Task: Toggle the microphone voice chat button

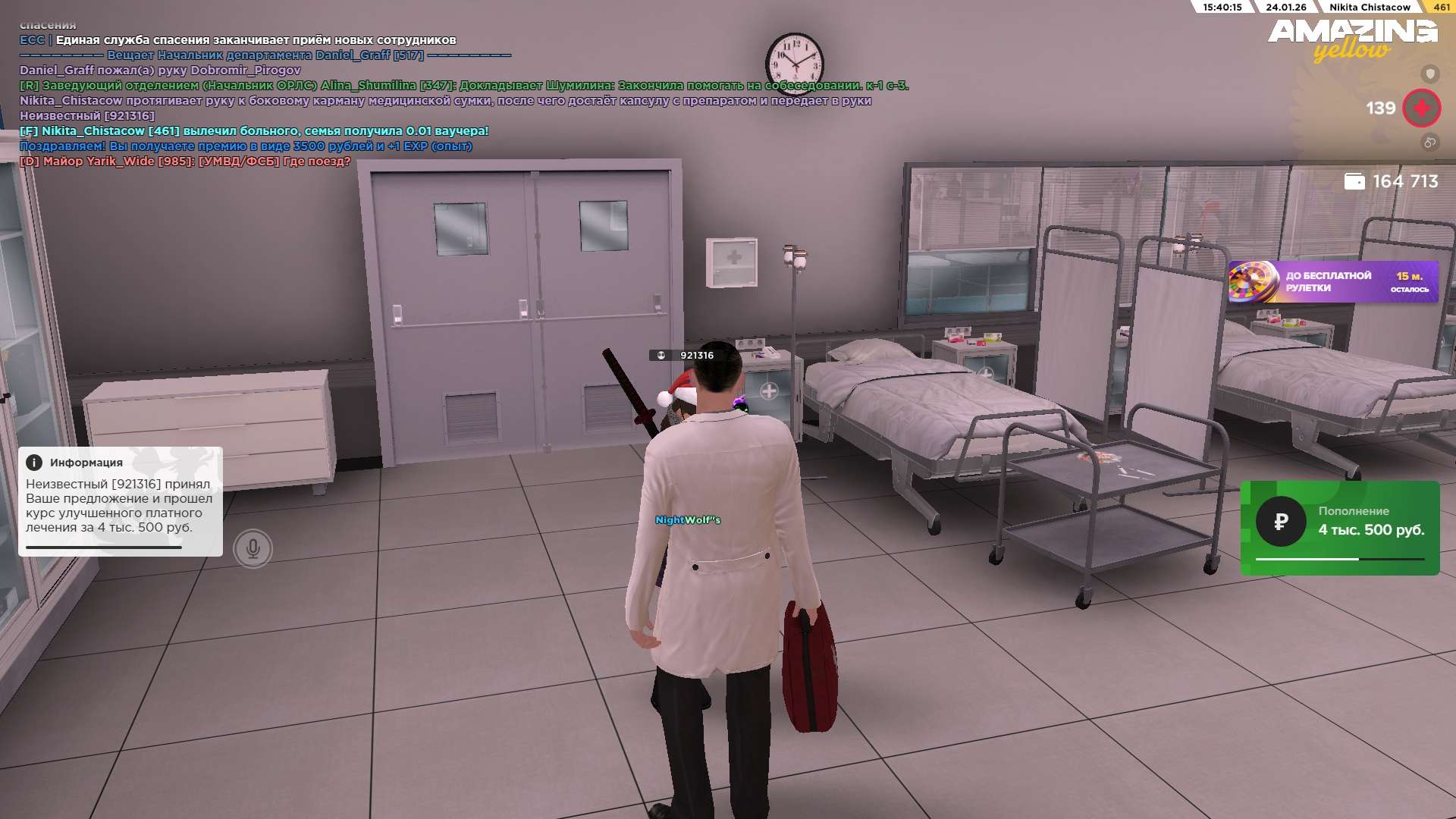Action: pyautogui.click(x=253, y=548)
